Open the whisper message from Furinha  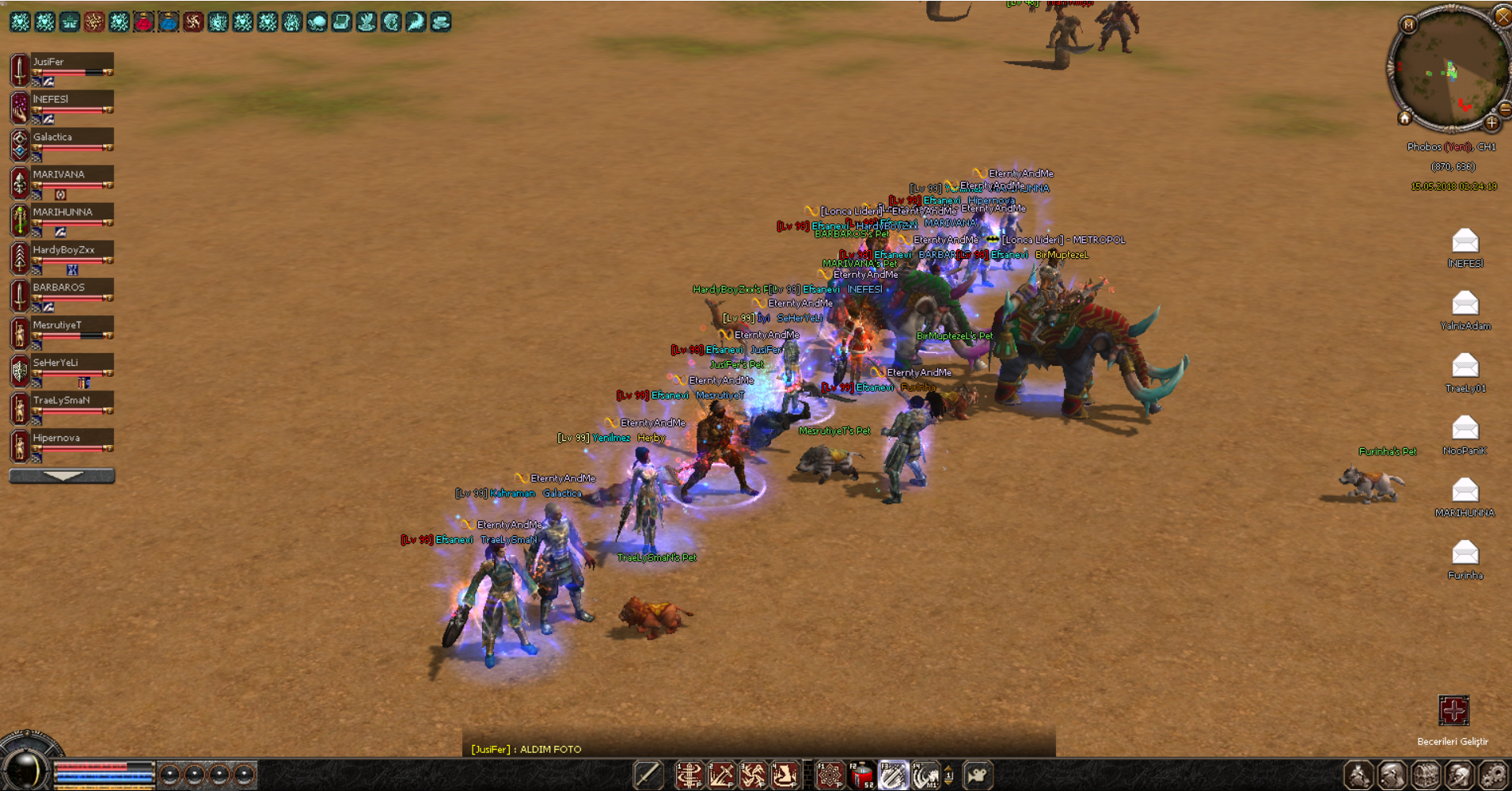(1465, 552)
